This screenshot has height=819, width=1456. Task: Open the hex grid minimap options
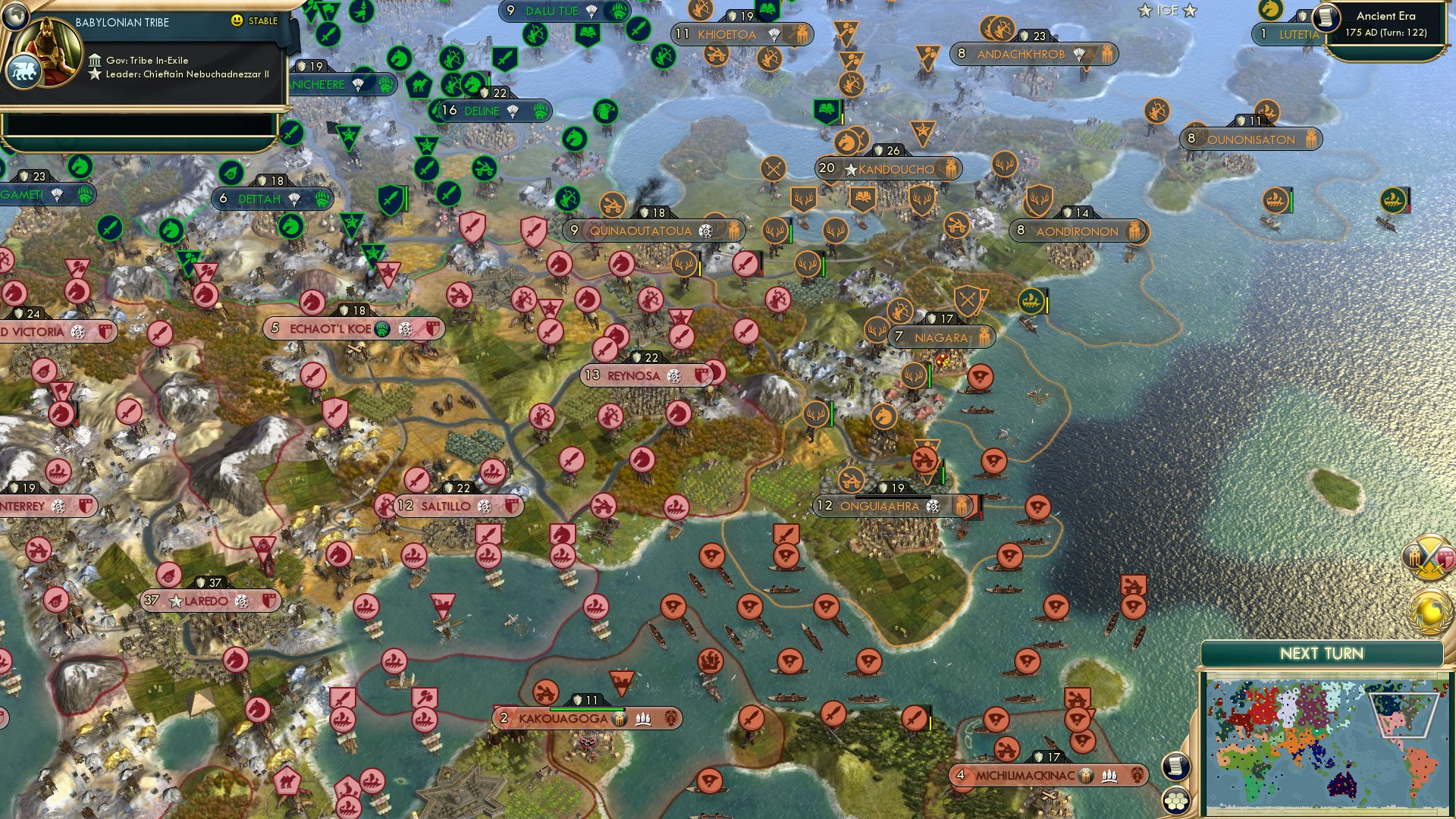[x=1175, y=801]
